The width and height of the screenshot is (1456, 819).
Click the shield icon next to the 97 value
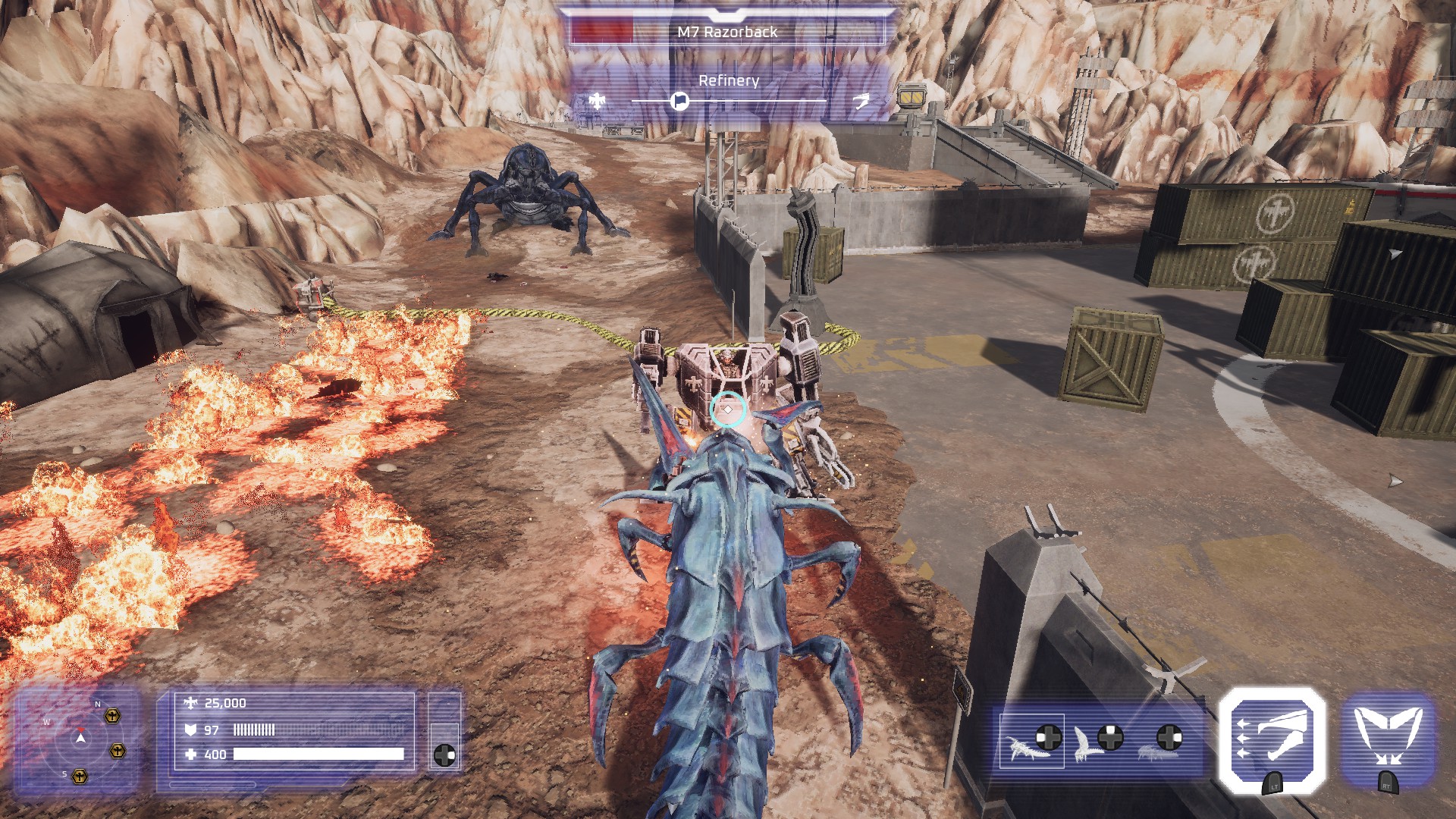[190, 730]
